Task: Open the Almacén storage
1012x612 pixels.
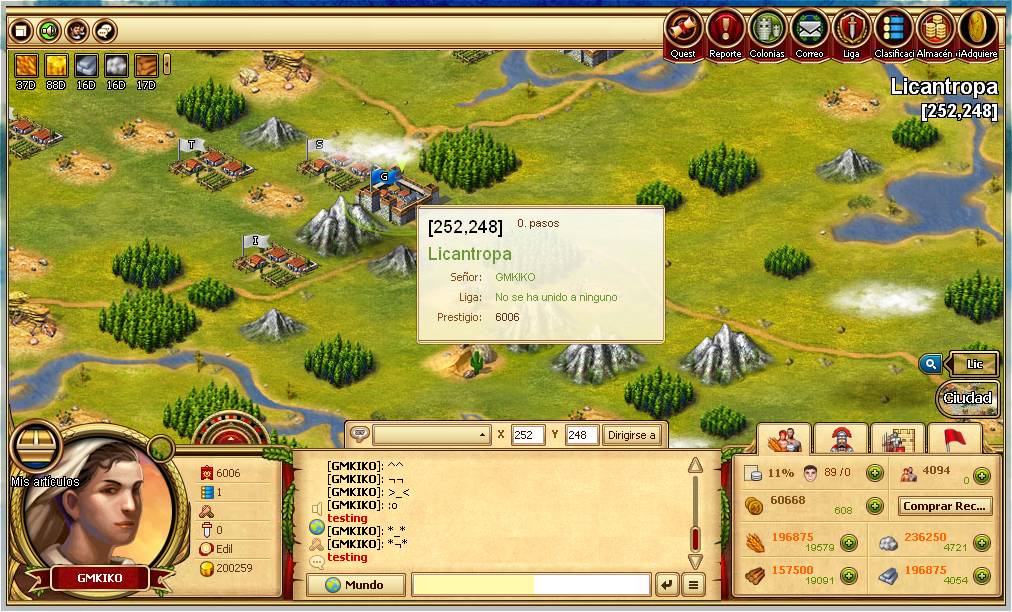Action: coord(934,30)
